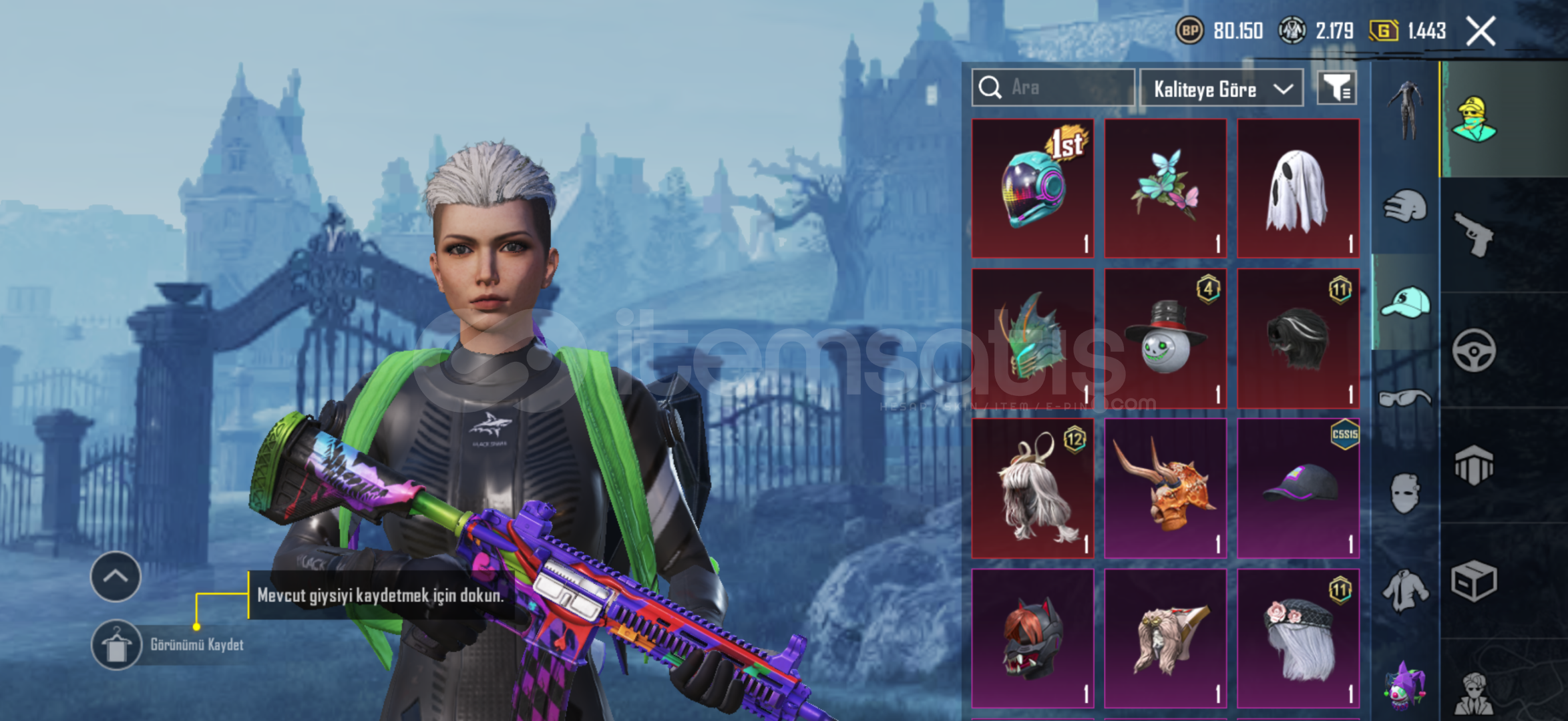Switch to the full body suit category
Image resolution: width=1568 pixels, height=721 pixels.
tap(1405, 110)
